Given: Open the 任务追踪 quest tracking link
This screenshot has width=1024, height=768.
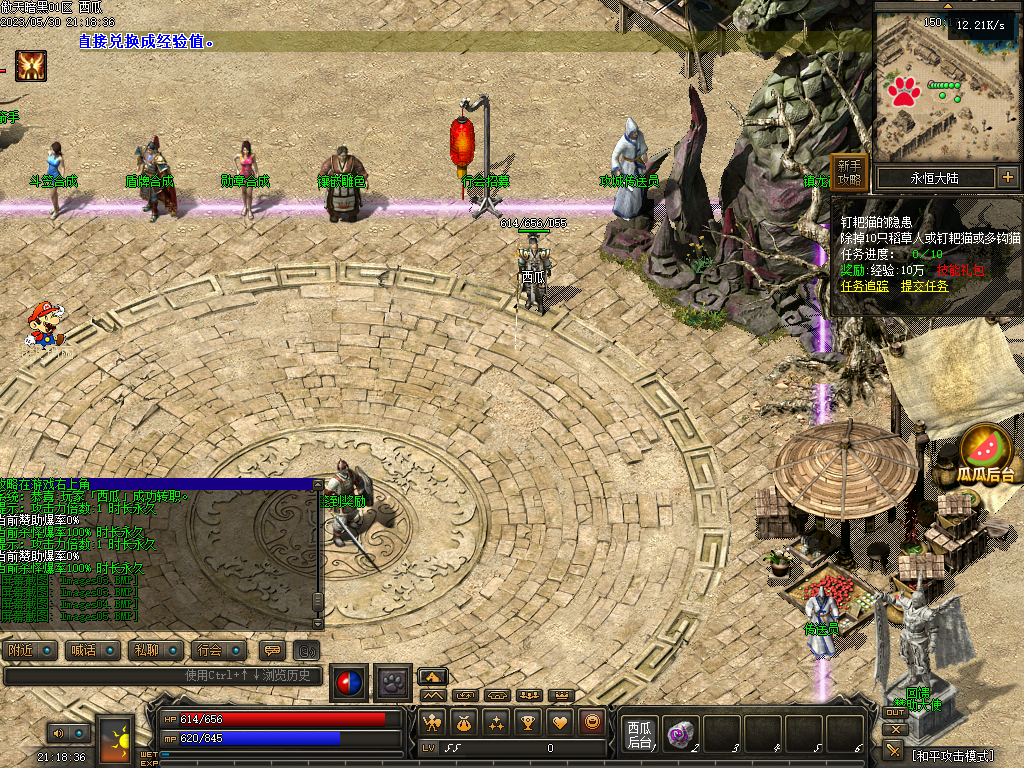Looking at the screenshot, I should click(x=865, y=285).
